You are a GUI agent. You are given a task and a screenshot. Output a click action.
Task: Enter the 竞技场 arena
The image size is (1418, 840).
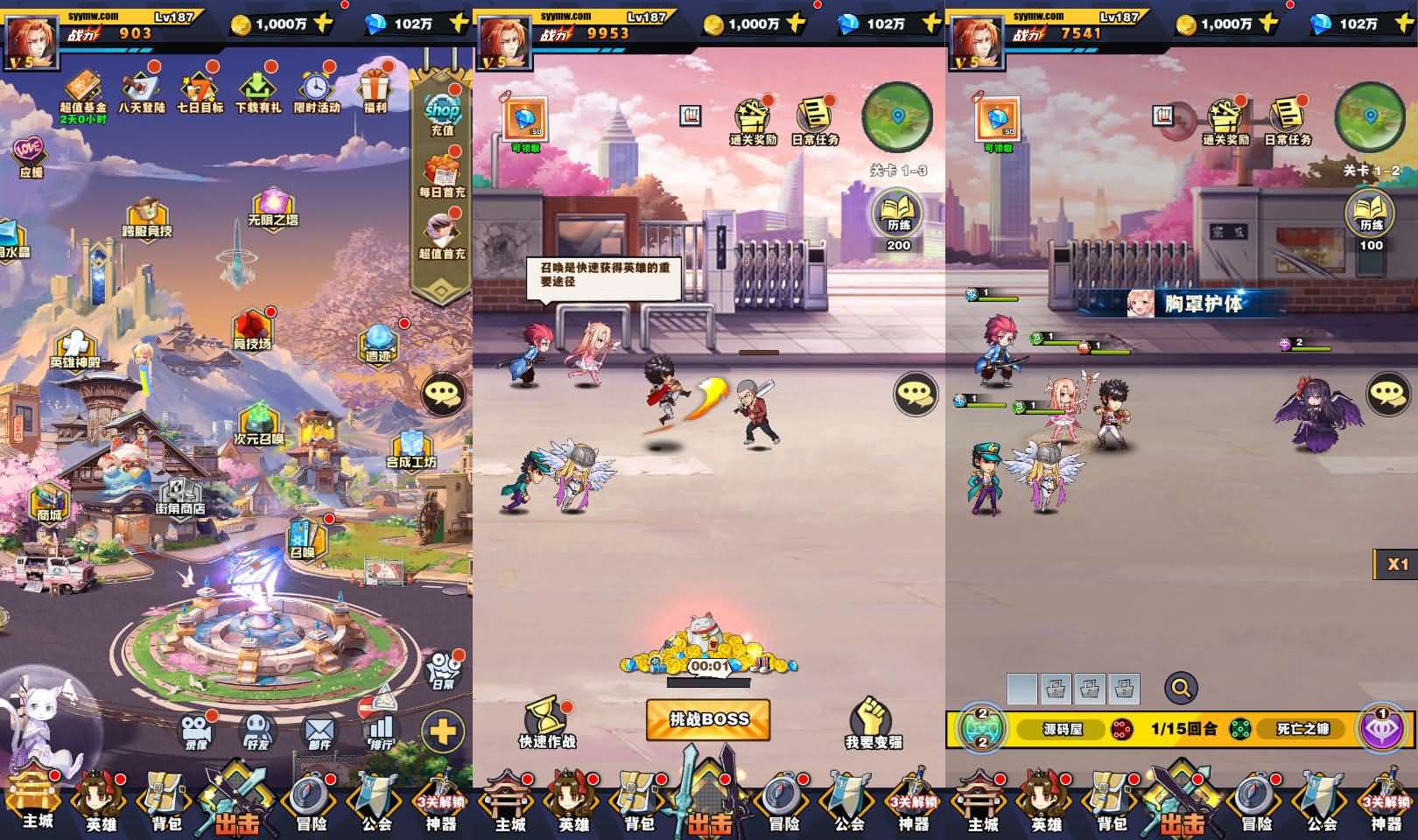[x=252, y=330]
